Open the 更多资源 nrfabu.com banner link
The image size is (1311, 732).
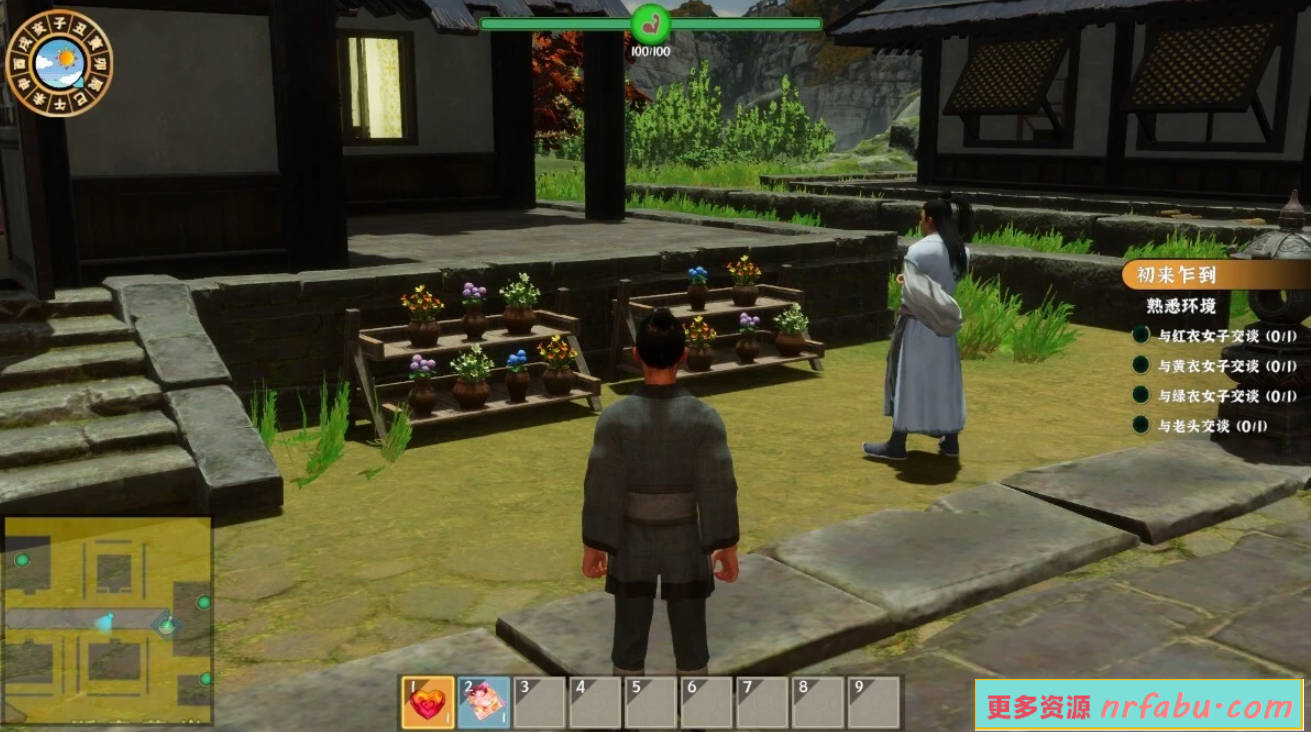pyautogui.click(x=1139, y=706)
